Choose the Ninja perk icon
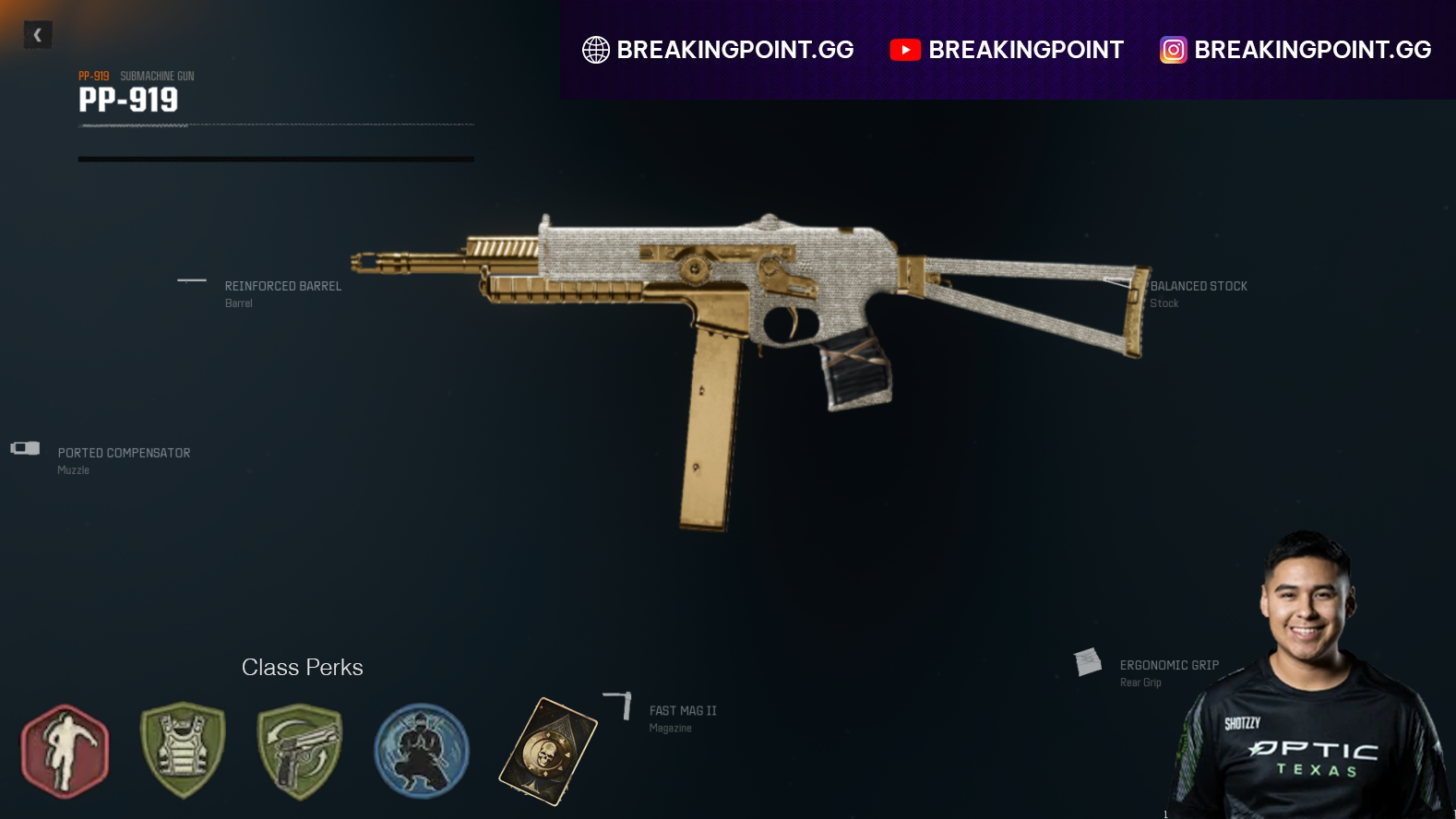 (421, 751)
